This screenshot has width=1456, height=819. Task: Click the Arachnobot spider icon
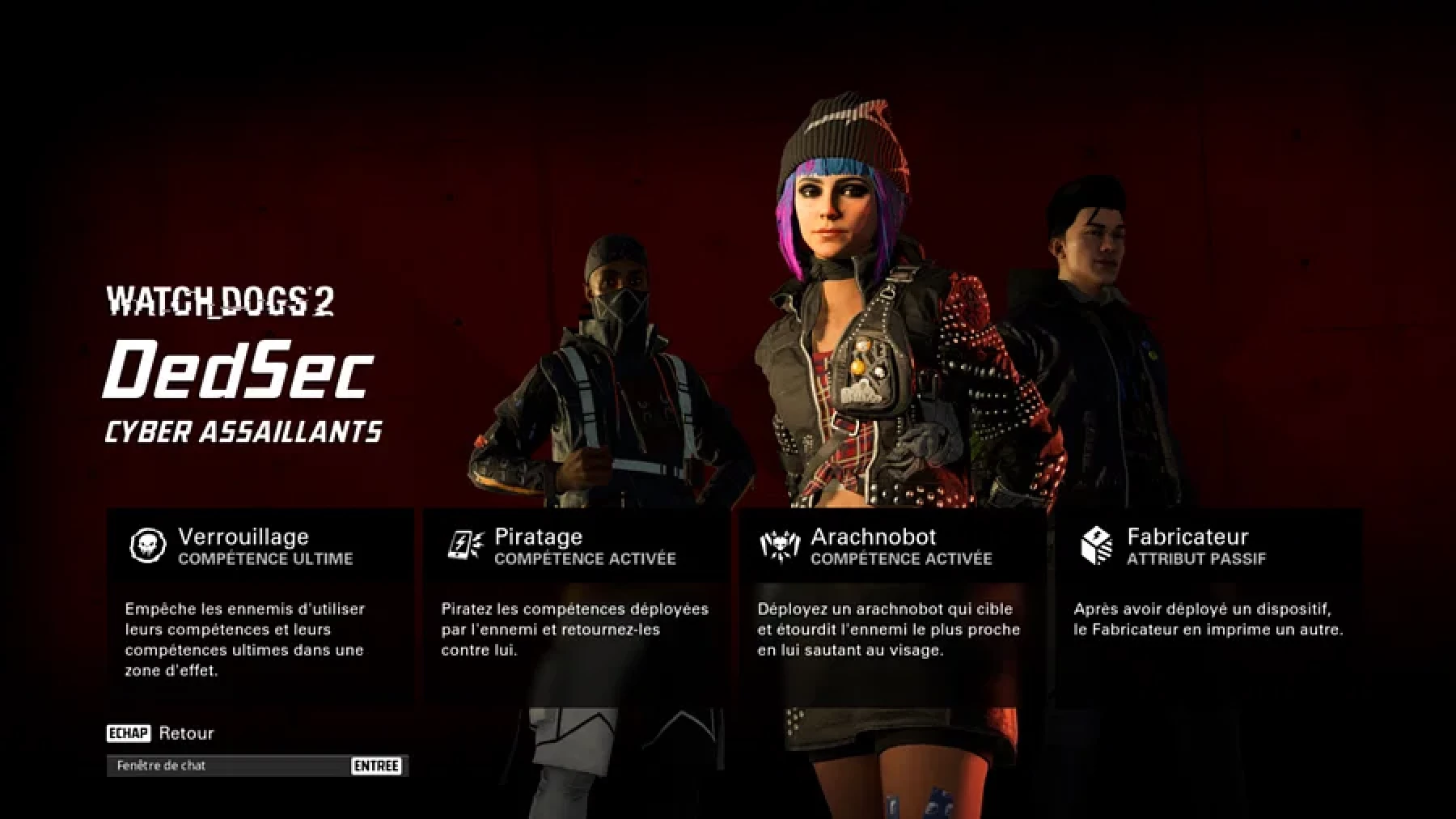pyautogui.click(x=781, y=545)
